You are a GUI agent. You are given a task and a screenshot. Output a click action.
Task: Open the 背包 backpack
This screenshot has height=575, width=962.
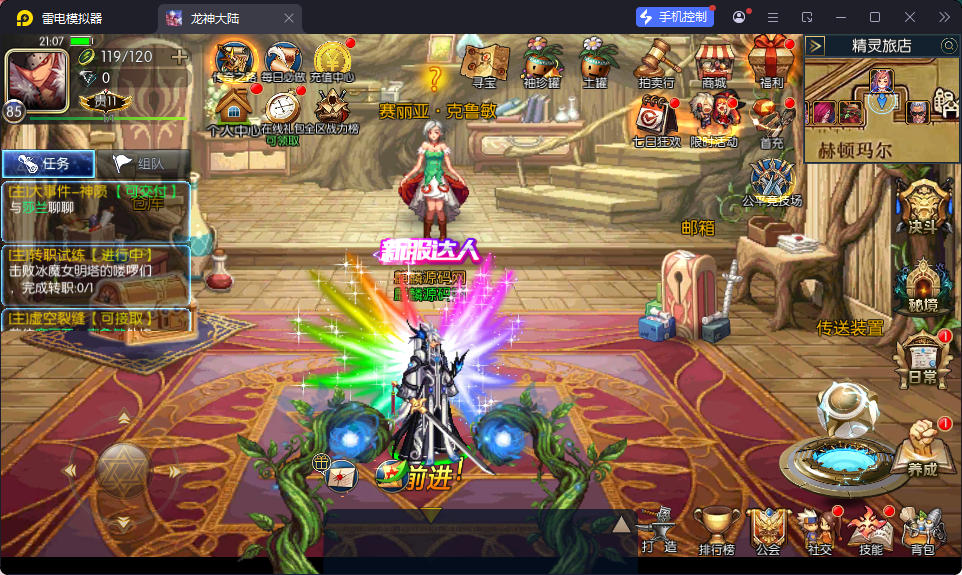pyautogui.click(x=922, y=529)
